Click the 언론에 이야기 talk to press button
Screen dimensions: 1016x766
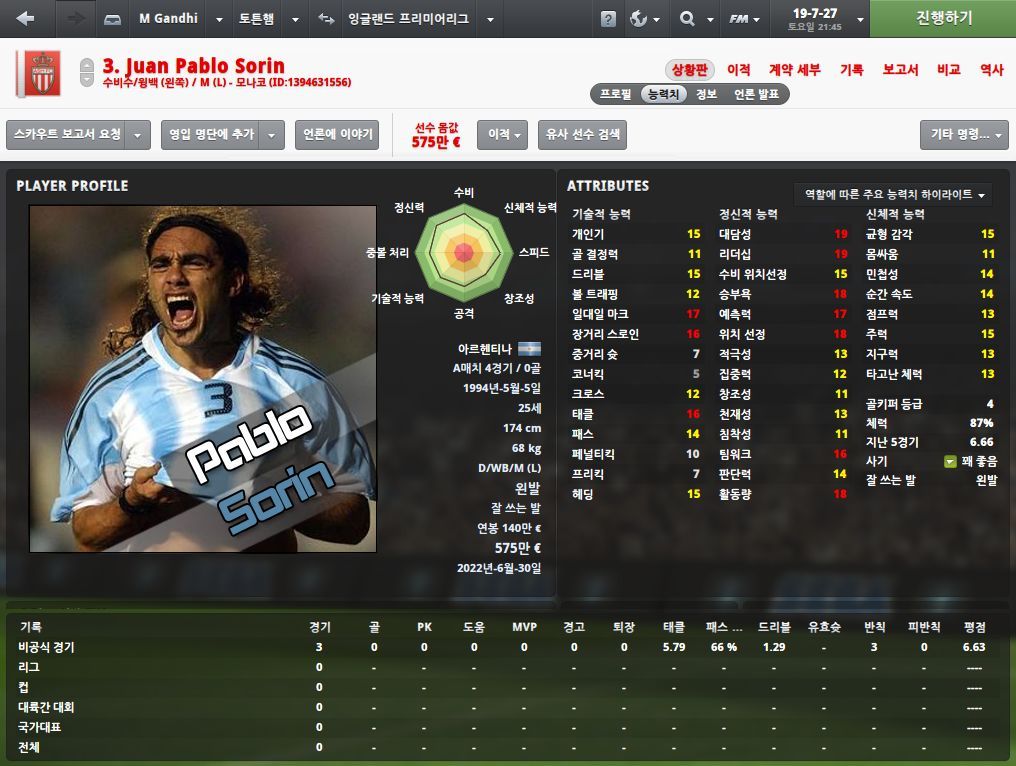[336, 134]
